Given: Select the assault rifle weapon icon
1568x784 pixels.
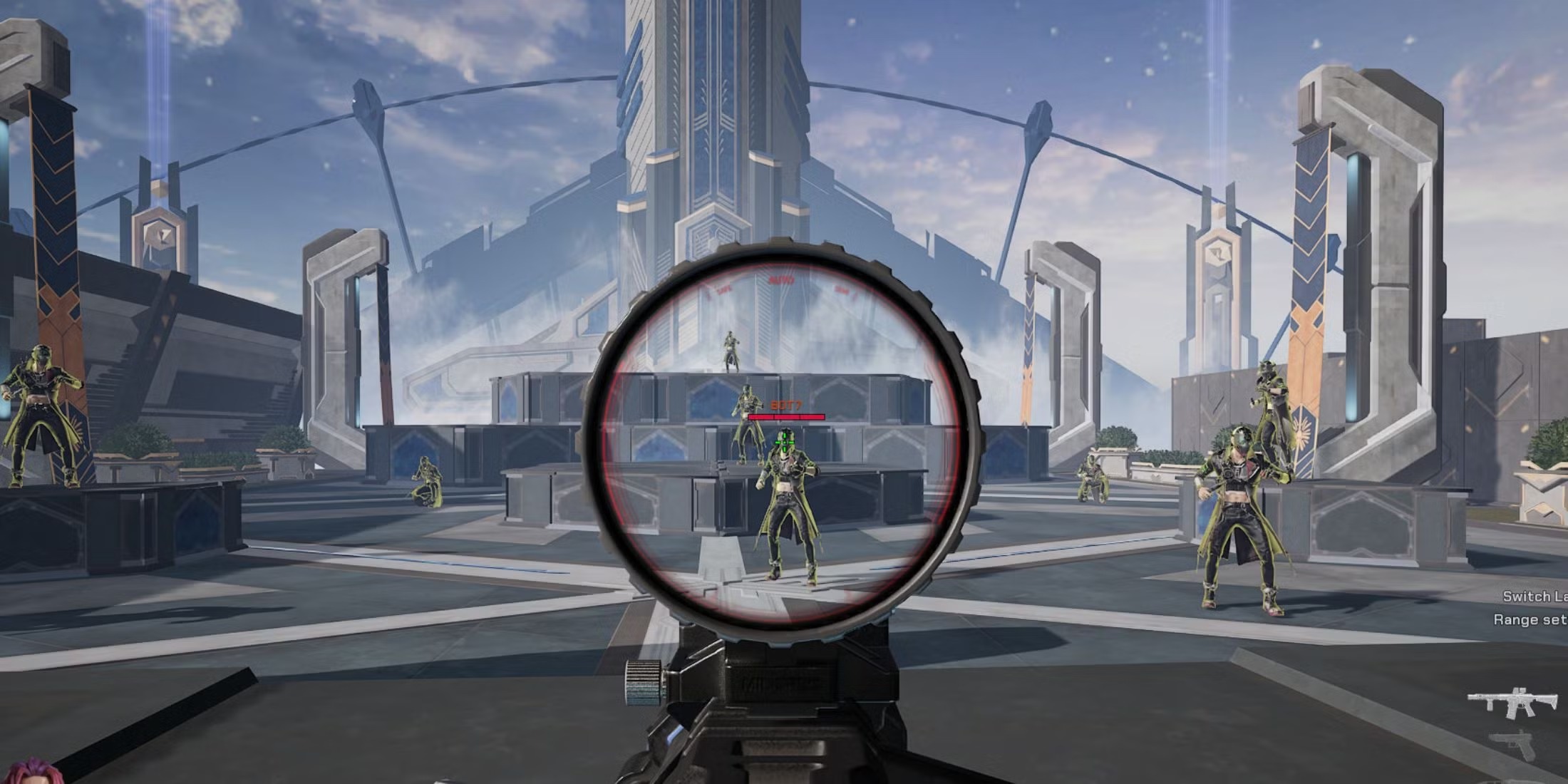Looking at the screenshot, I should 1513,703.
